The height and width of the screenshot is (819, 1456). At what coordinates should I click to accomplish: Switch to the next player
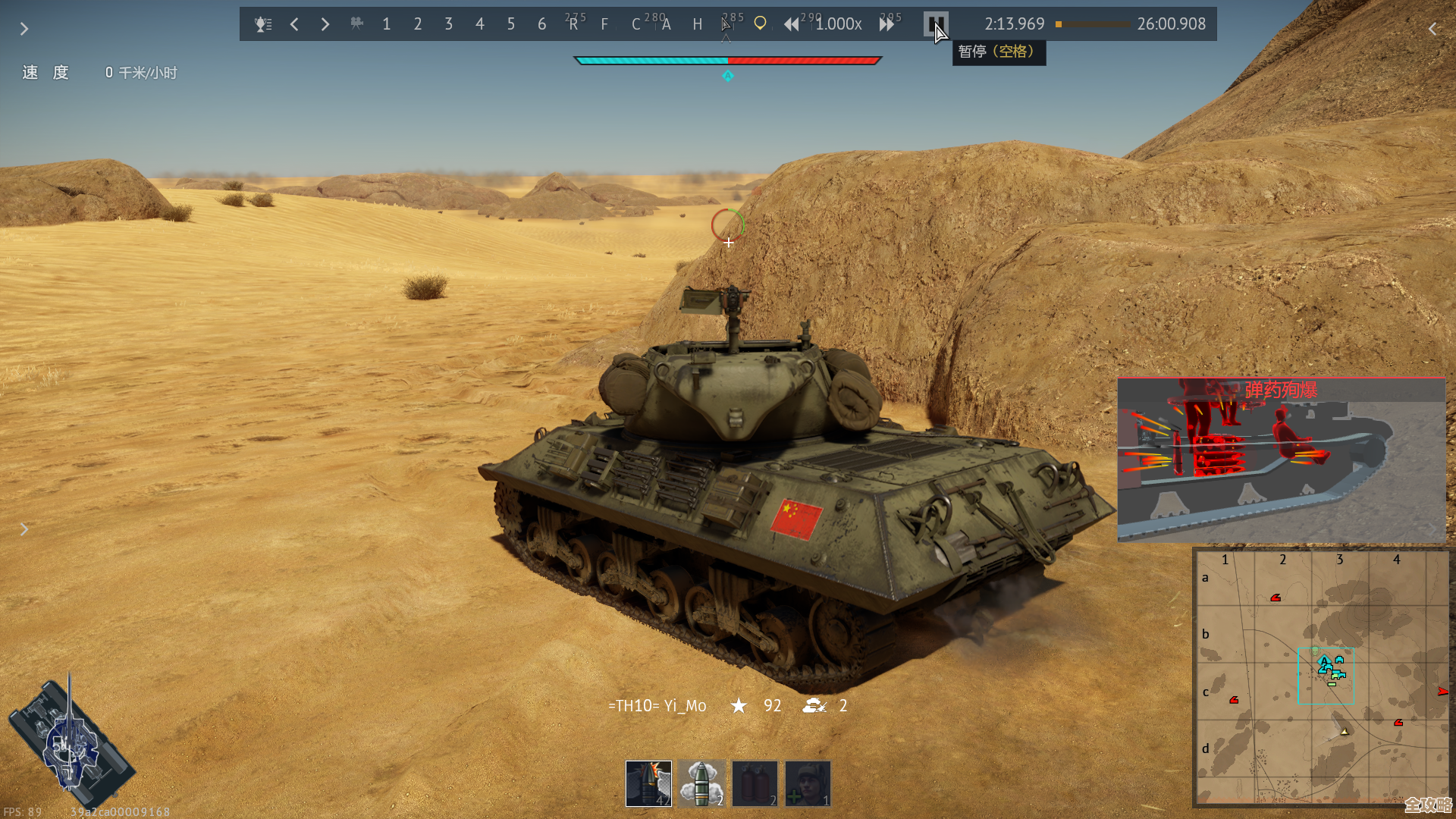click(325, 24)
